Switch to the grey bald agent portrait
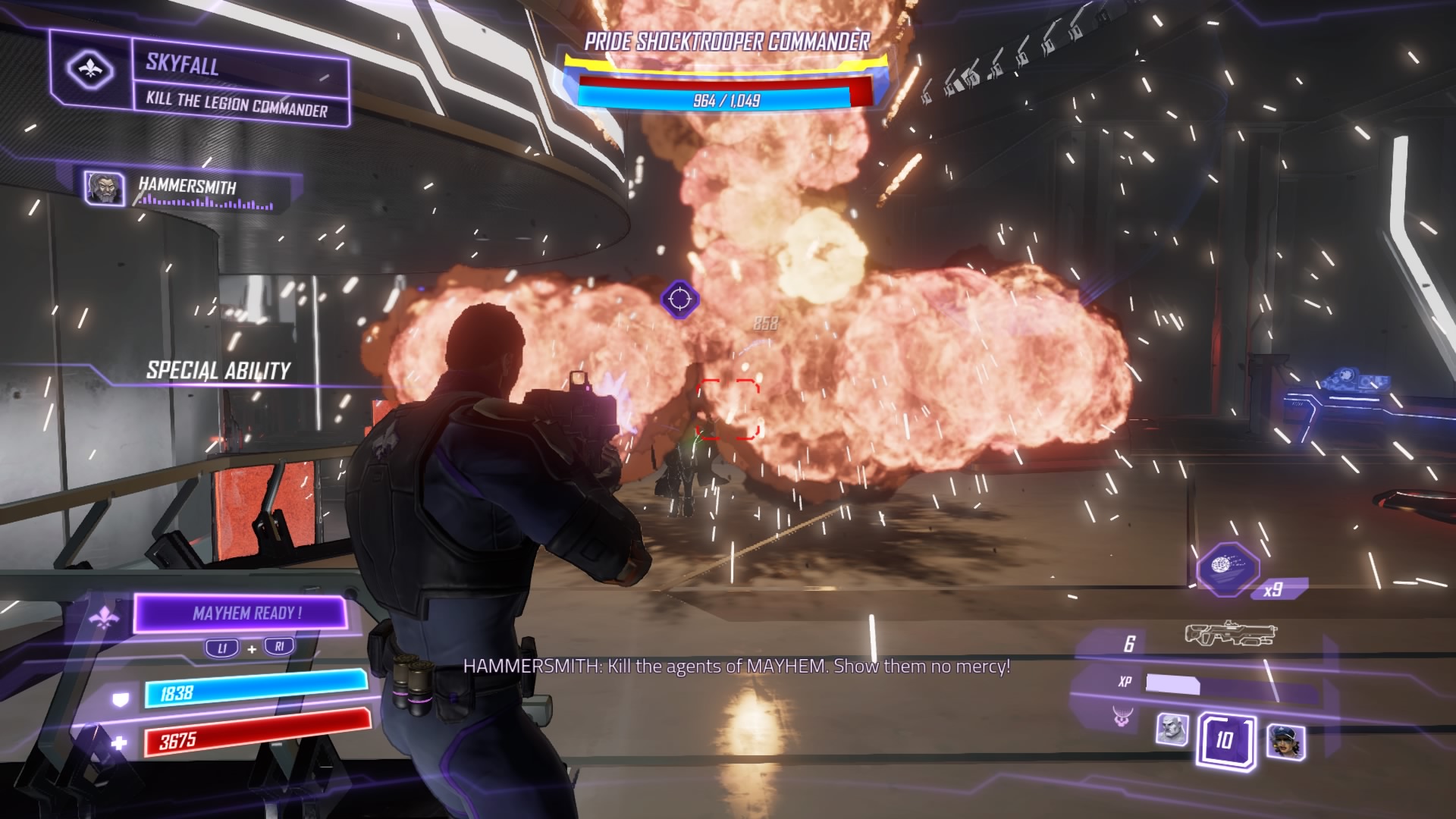This screenshot has width=1456, height=819. tap(1172, 730)
